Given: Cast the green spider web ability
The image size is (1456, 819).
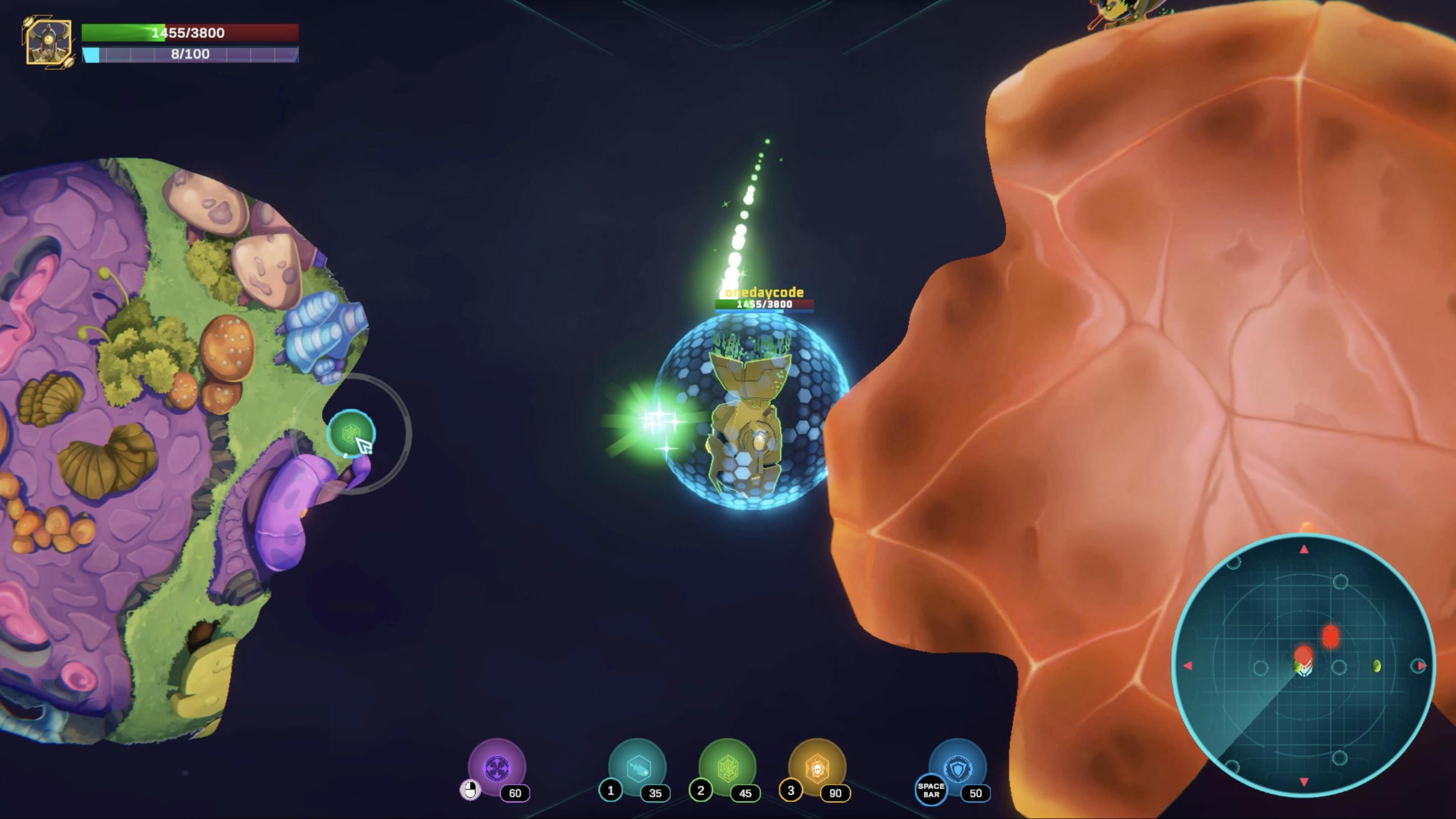Looking at the screenshot, I should [x=727, y=767].
